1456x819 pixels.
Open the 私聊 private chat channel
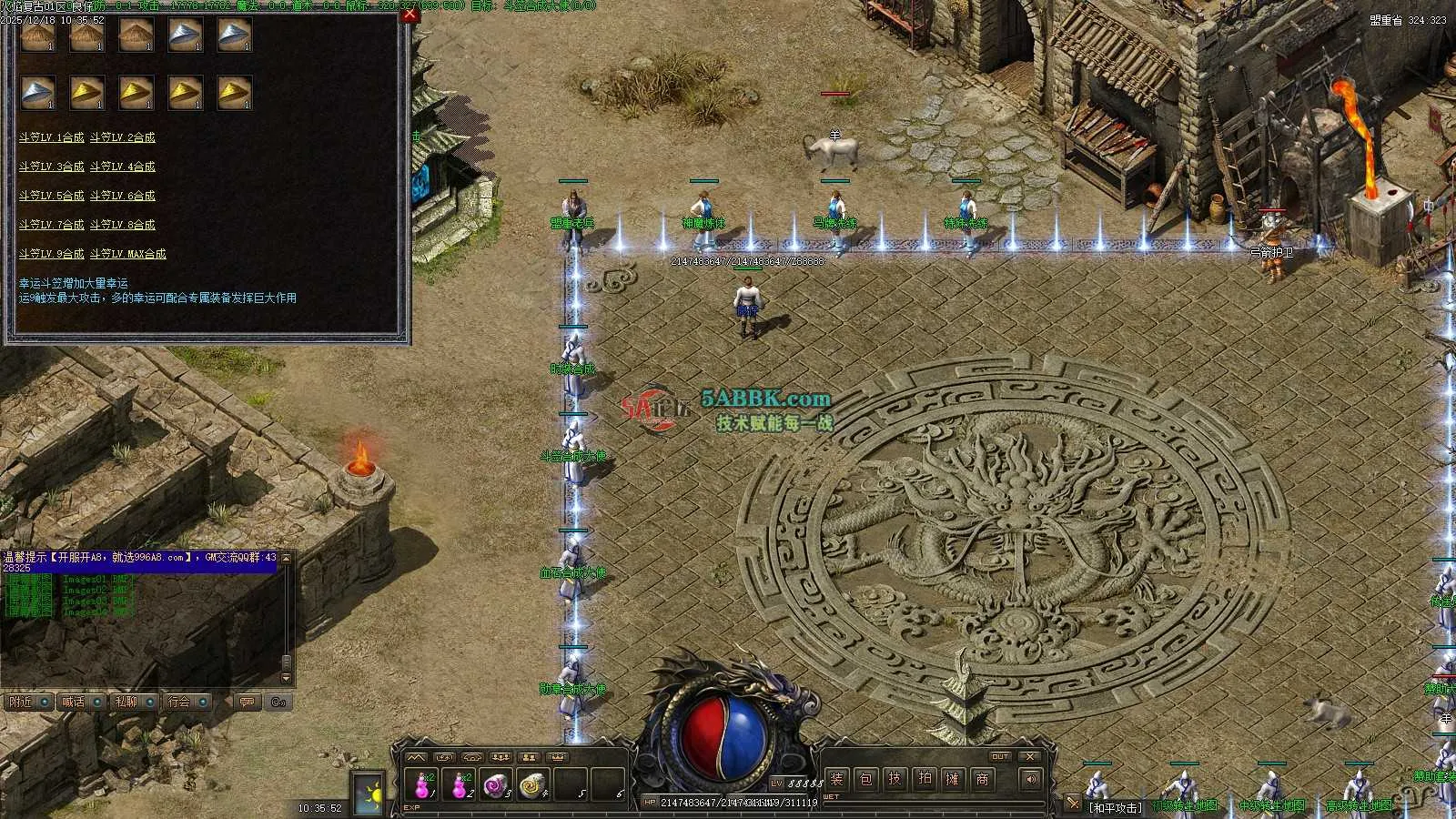[x=126, y=702]
